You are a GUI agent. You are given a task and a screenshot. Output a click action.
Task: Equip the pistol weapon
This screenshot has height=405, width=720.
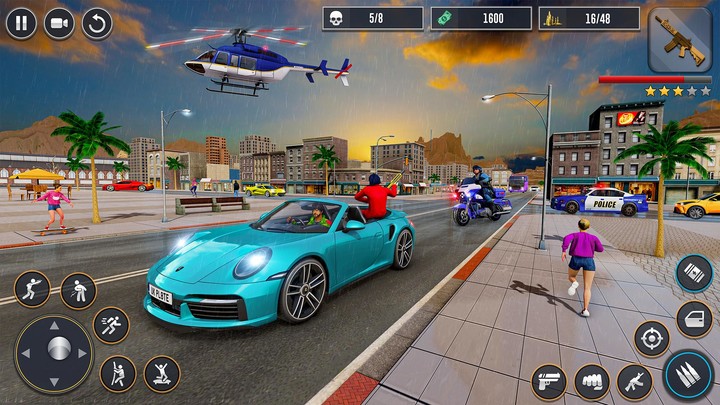(x=548, y=382)
